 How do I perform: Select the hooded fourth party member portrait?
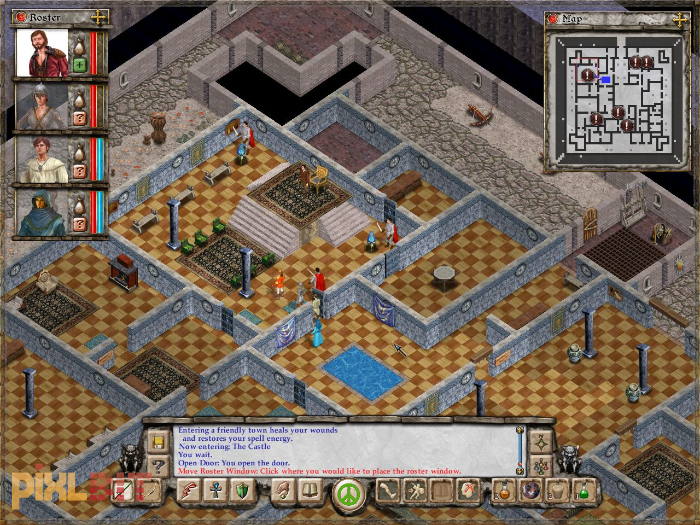pos(41,213)
